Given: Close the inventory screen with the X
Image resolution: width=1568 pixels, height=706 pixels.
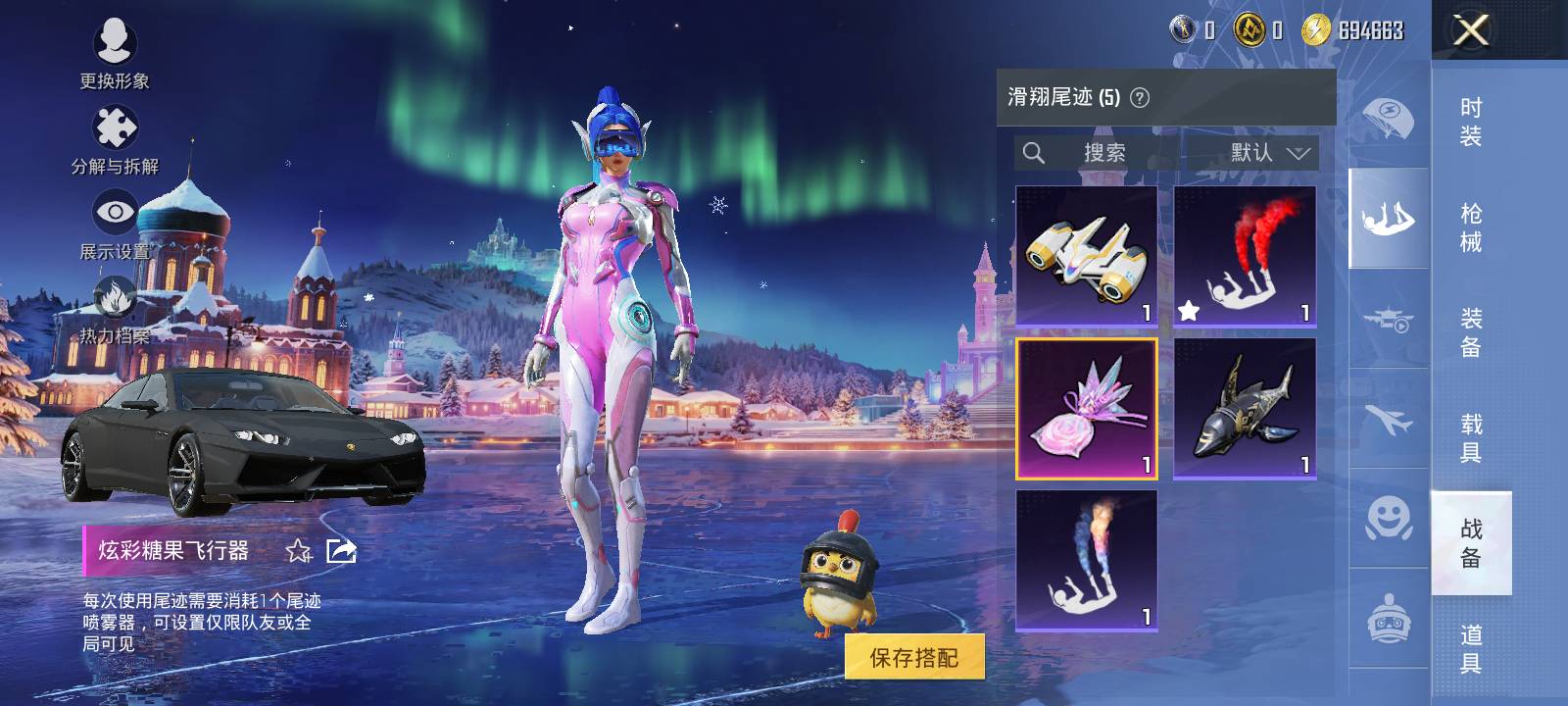Looking at the screenshot, I should pos(1470,30).
